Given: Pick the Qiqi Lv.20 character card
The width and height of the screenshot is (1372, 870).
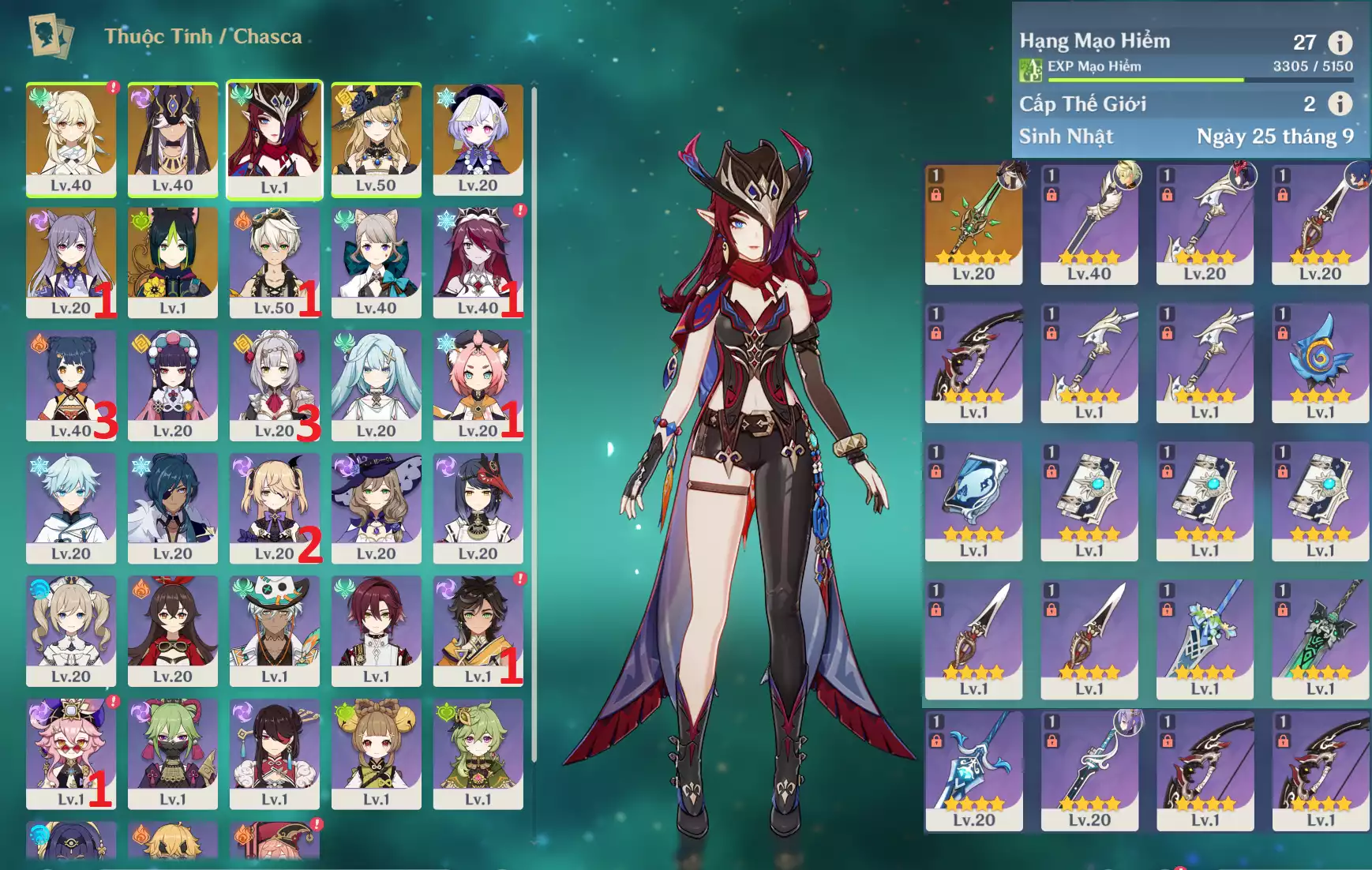Looking at the screenshot, I should (x=478, y=138).
